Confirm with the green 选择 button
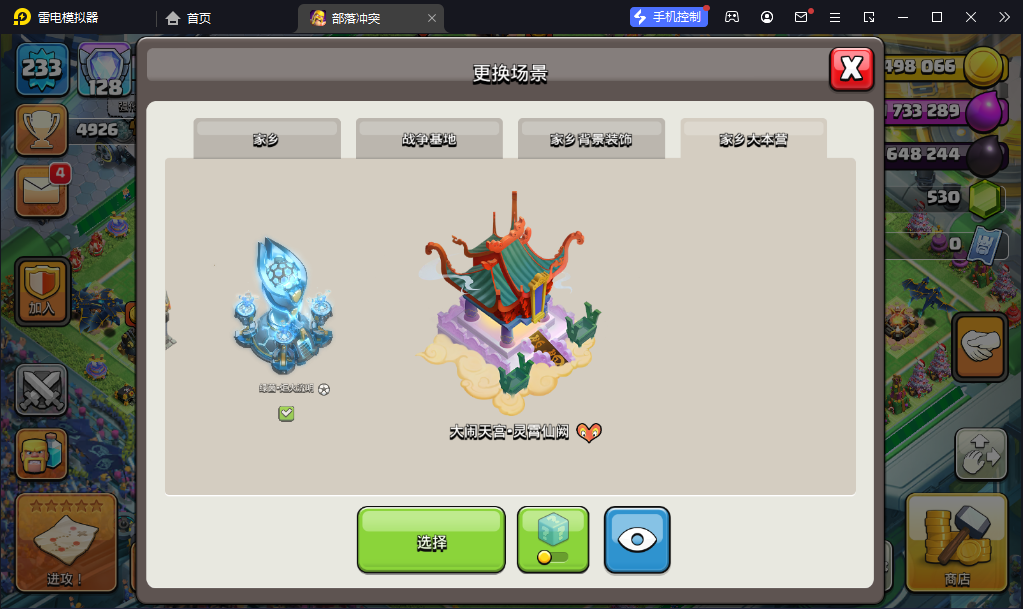The width and height of the screenshot is (1023, 609). click(x=431, y=541)
